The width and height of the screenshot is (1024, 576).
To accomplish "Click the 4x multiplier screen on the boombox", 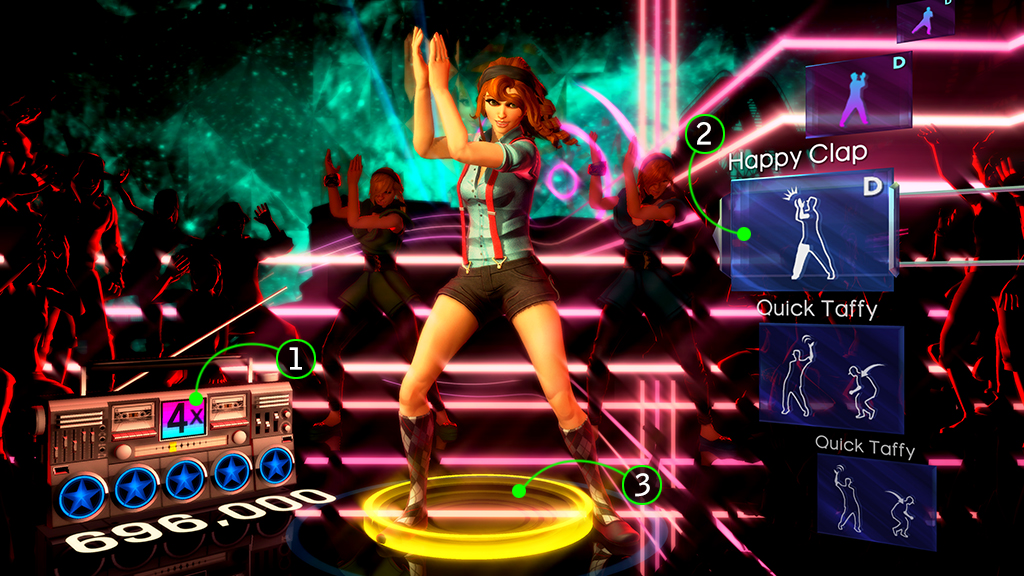I will click(x=183, y=416).
